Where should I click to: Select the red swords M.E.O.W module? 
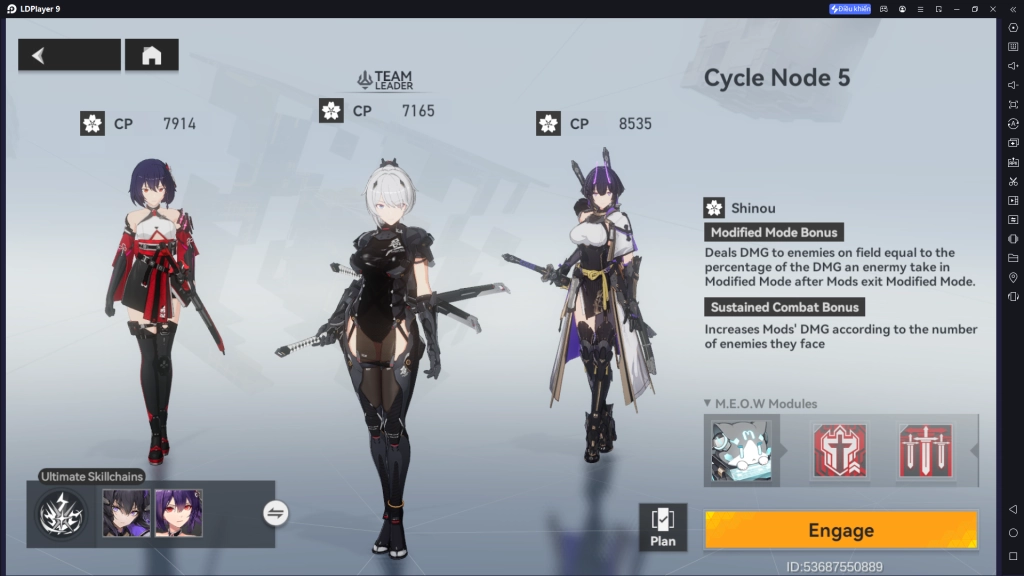click(x=925, y=450)
